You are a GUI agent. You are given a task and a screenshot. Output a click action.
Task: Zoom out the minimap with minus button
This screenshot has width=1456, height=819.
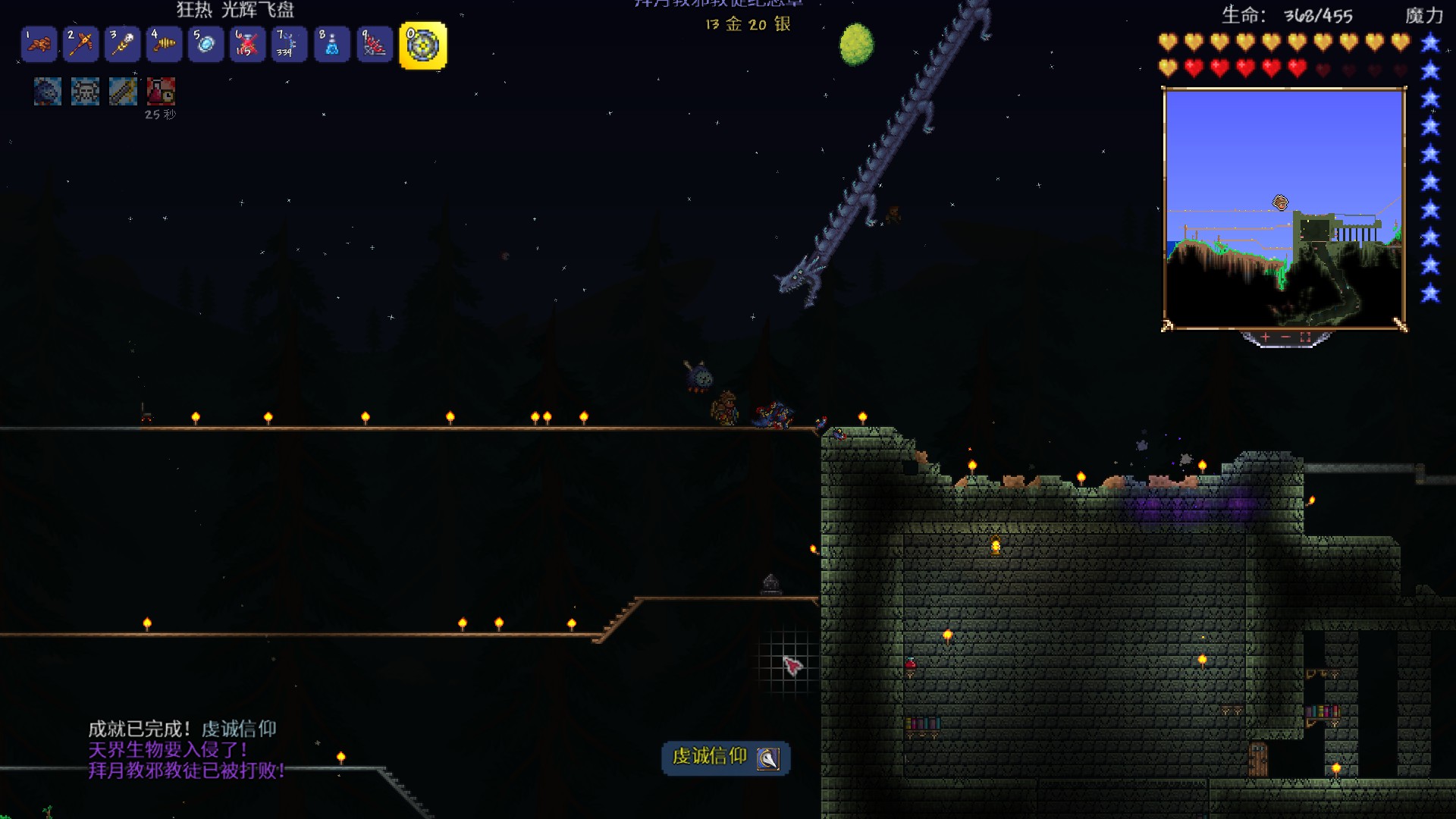(x=1285, y=337)
